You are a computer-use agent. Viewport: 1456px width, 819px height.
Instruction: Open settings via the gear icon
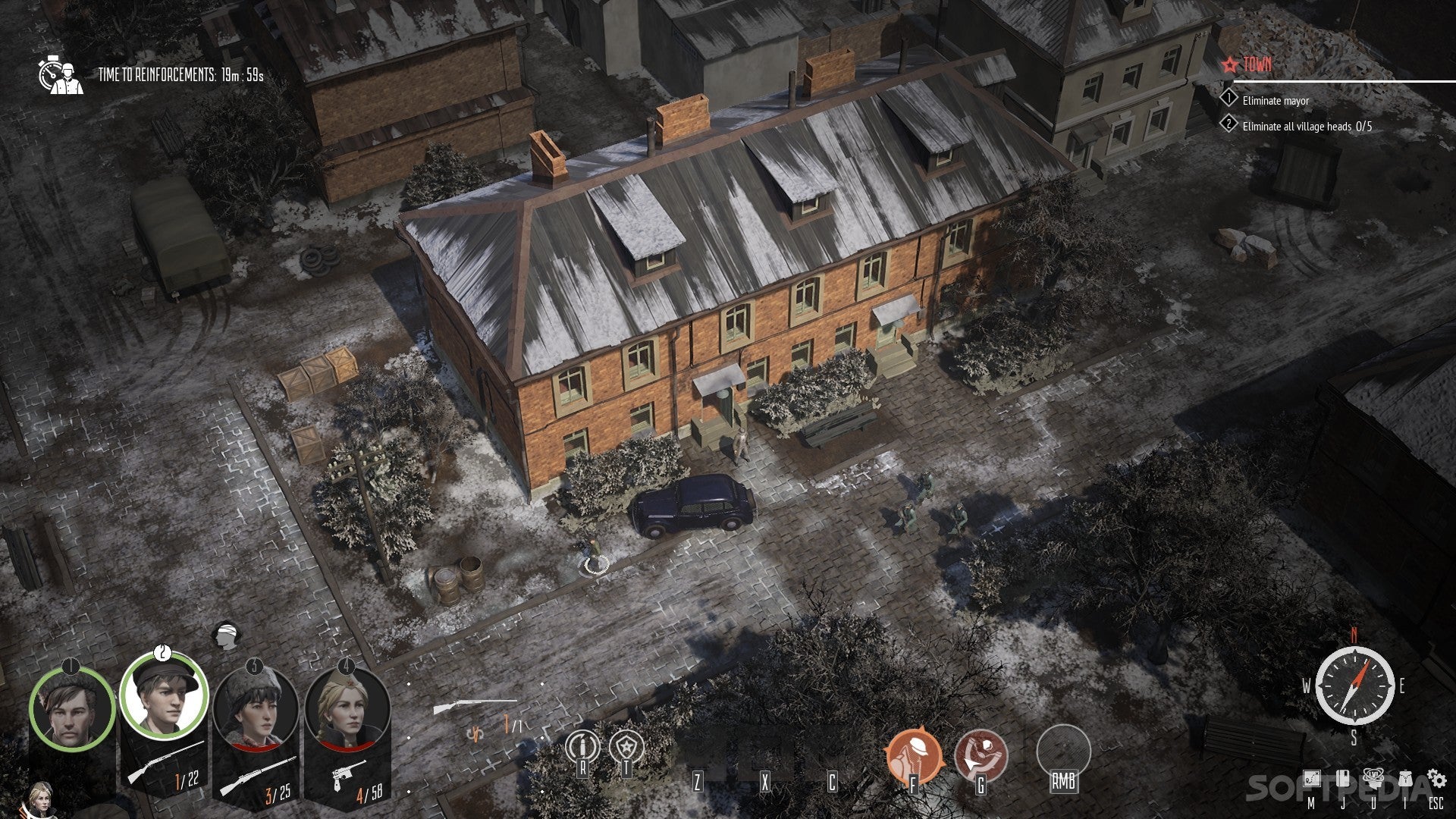point(1436,778)
